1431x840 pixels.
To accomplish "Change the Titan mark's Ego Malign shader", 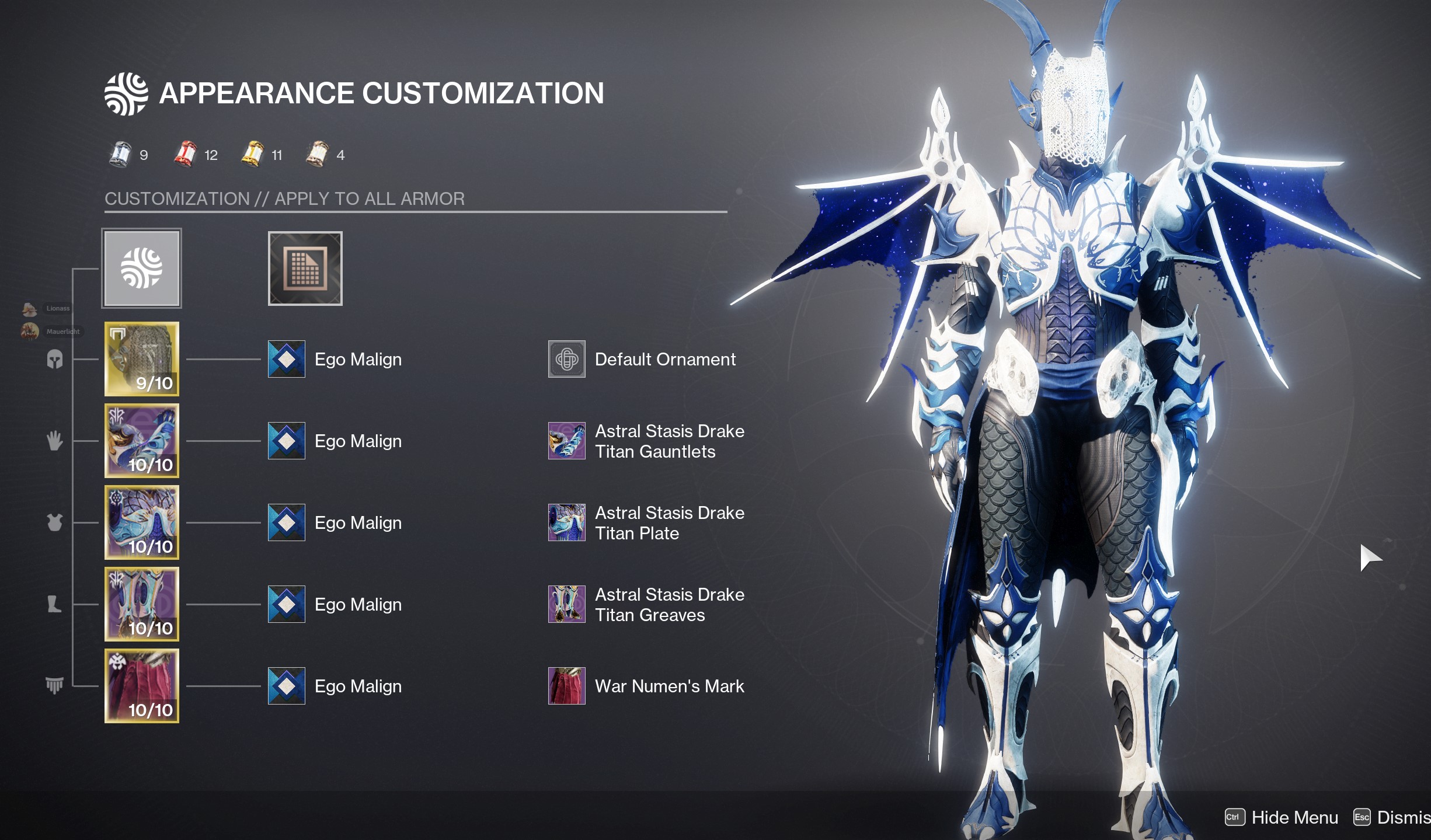I will coord(287,686).
